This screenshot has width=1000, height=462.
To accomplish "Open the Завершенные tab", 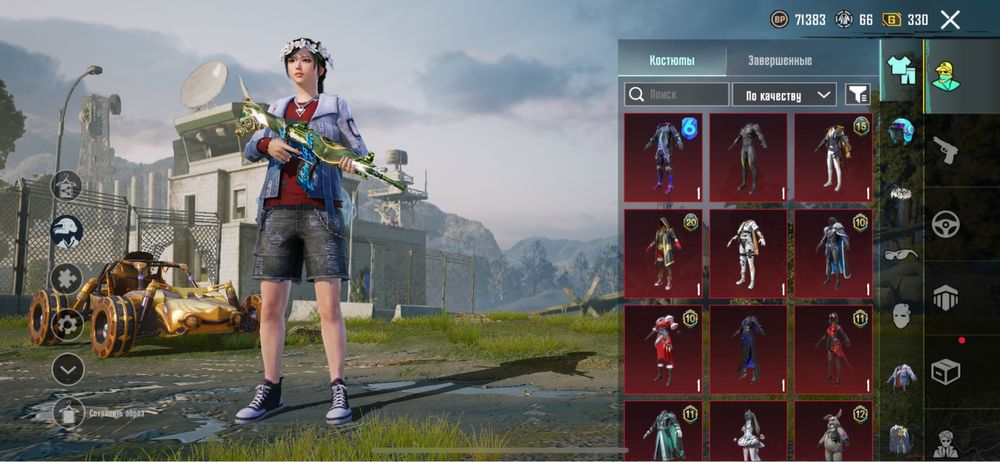I will click(x=779, y=60).
